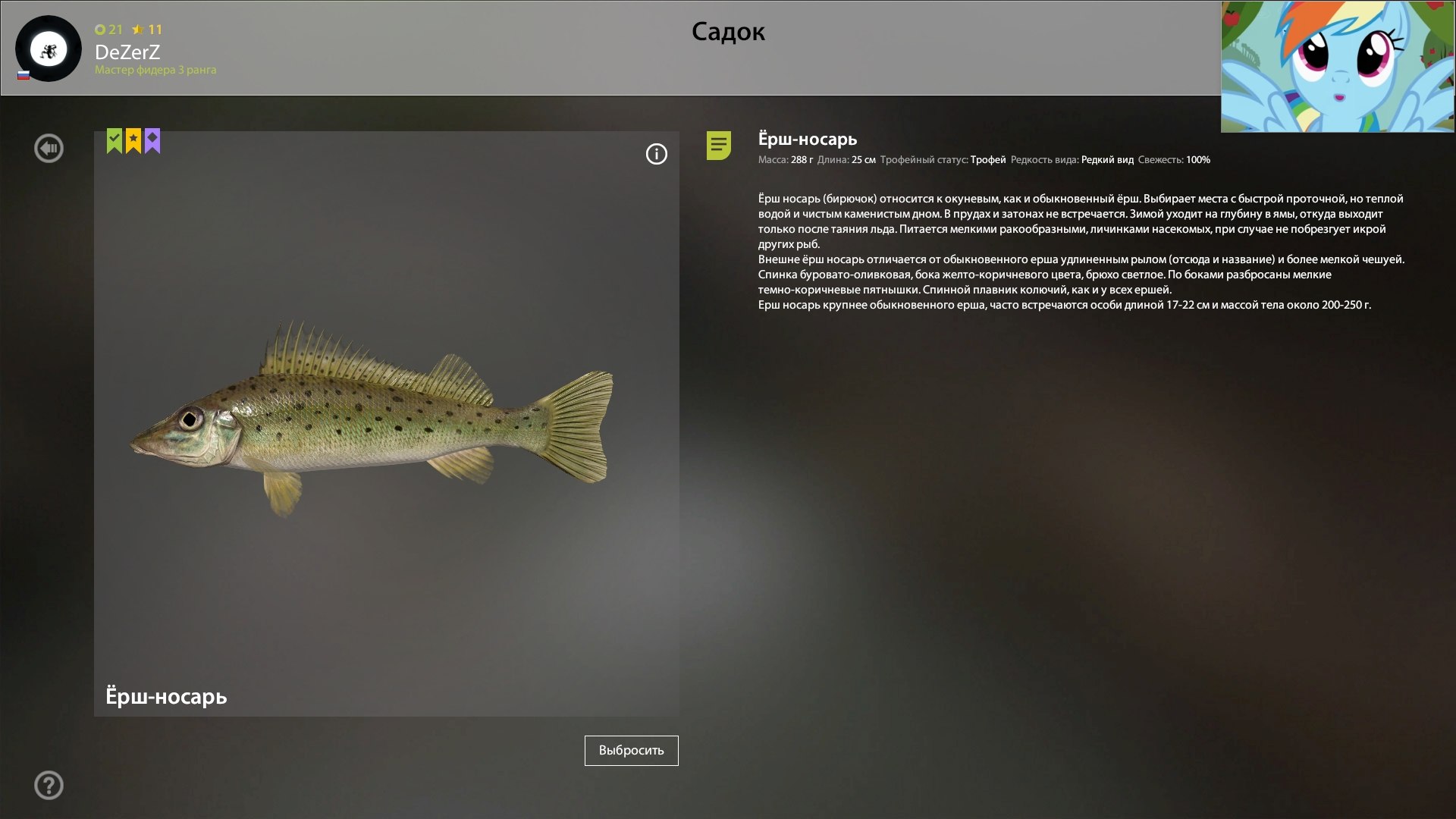Screen dimensions: 1456x819
Task: Click the yellow note icon beside Ёрш-носарь
Action: click(x=719, y=146)
